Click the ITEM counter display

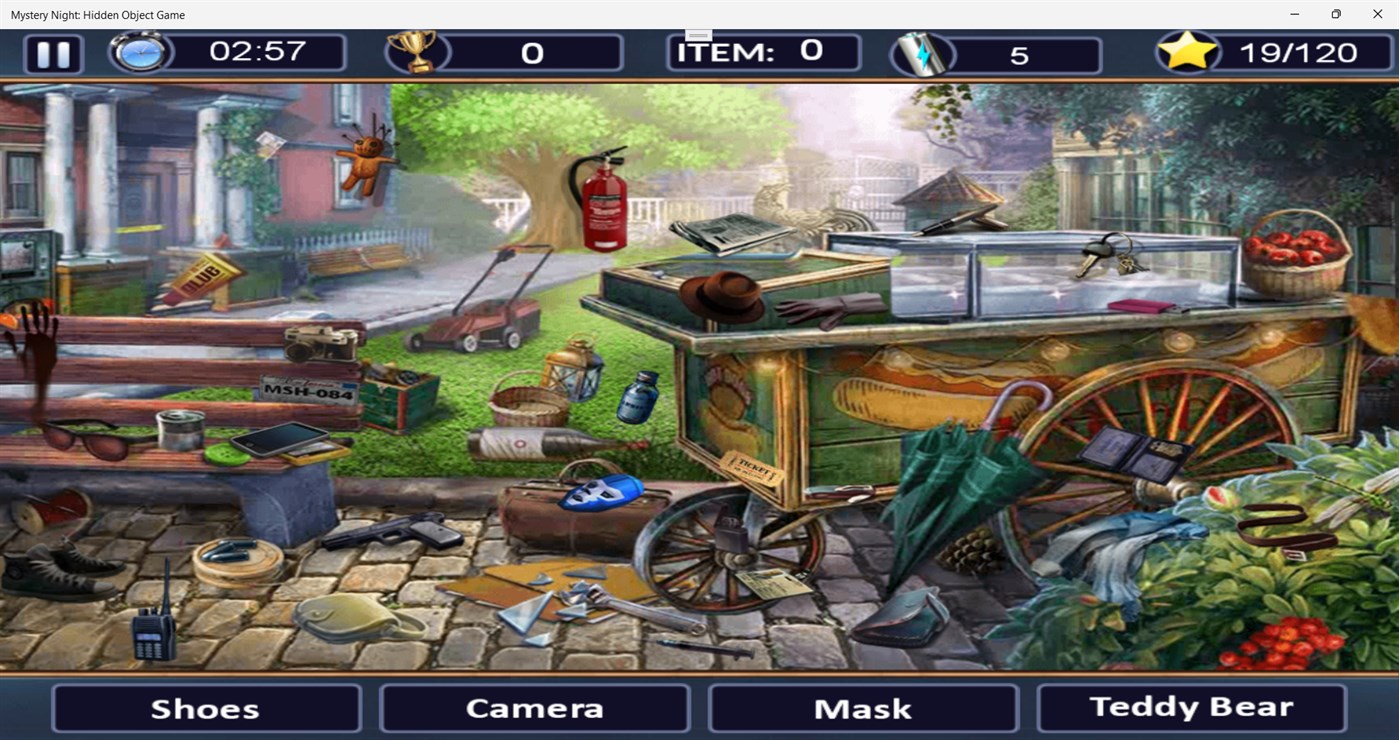765,50
